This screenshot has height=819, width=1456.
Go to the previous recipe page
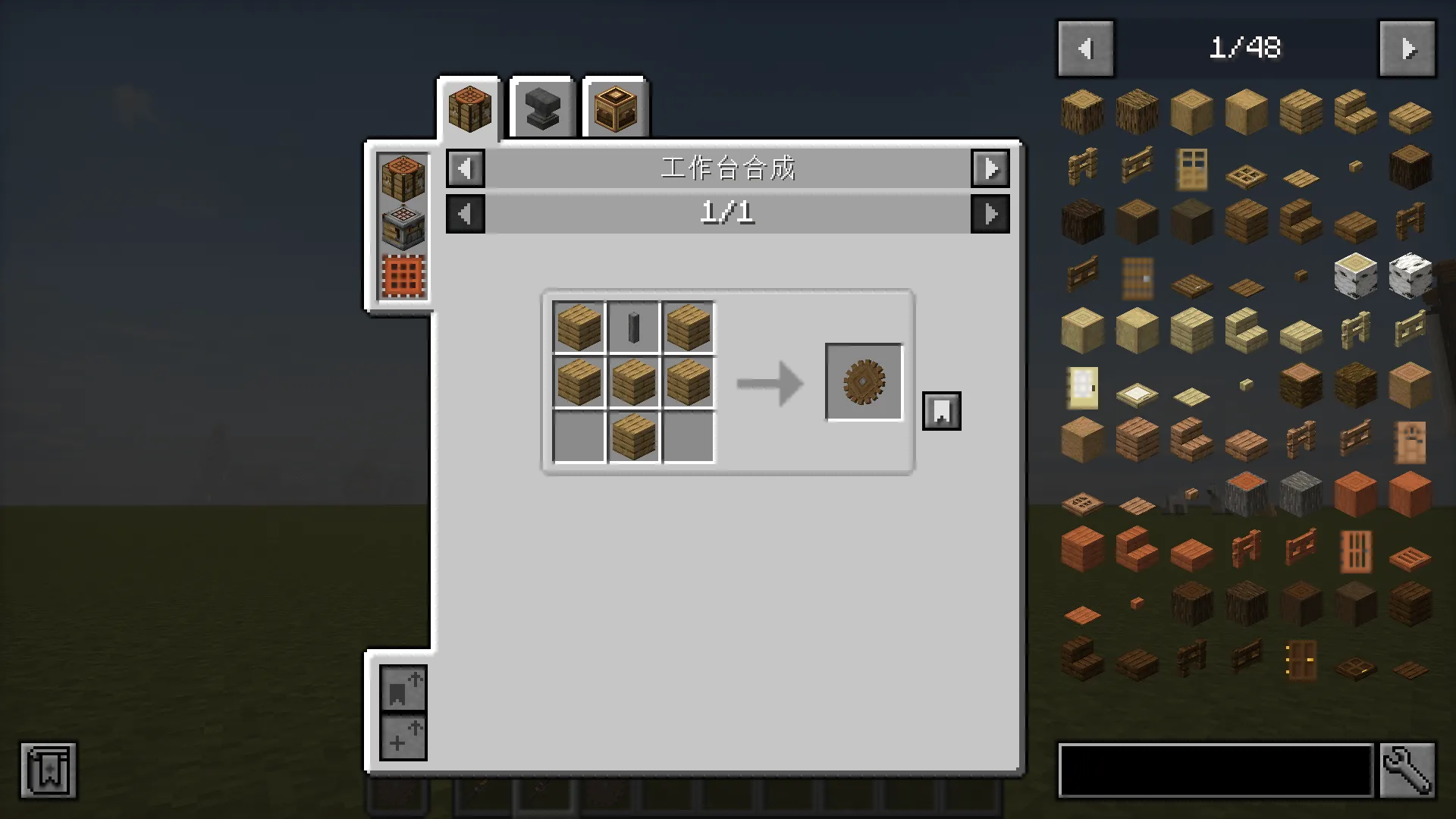(465, 213)
